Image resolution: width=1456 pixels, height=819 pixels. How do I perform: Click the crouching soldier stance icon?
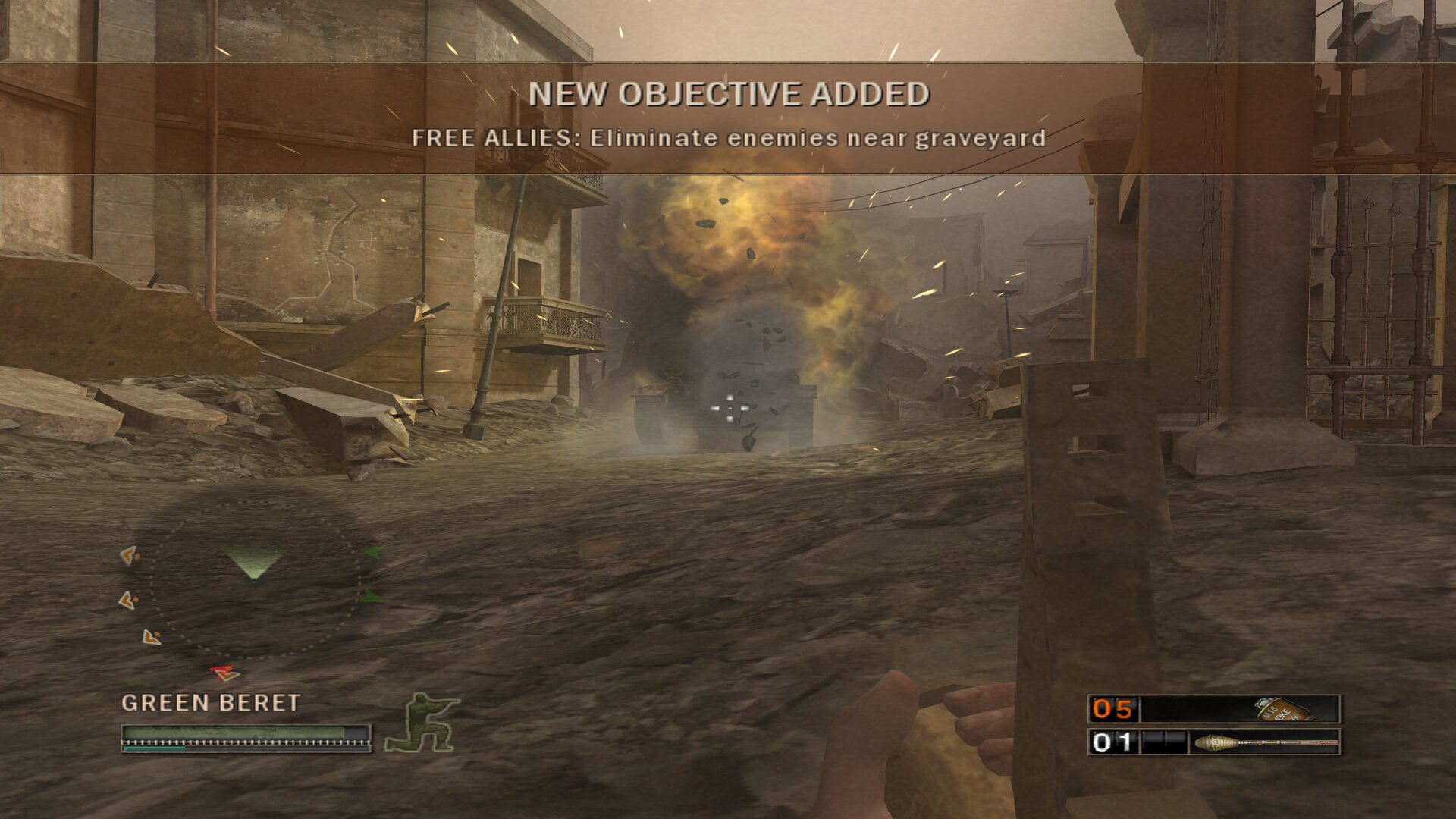(422, 723)
